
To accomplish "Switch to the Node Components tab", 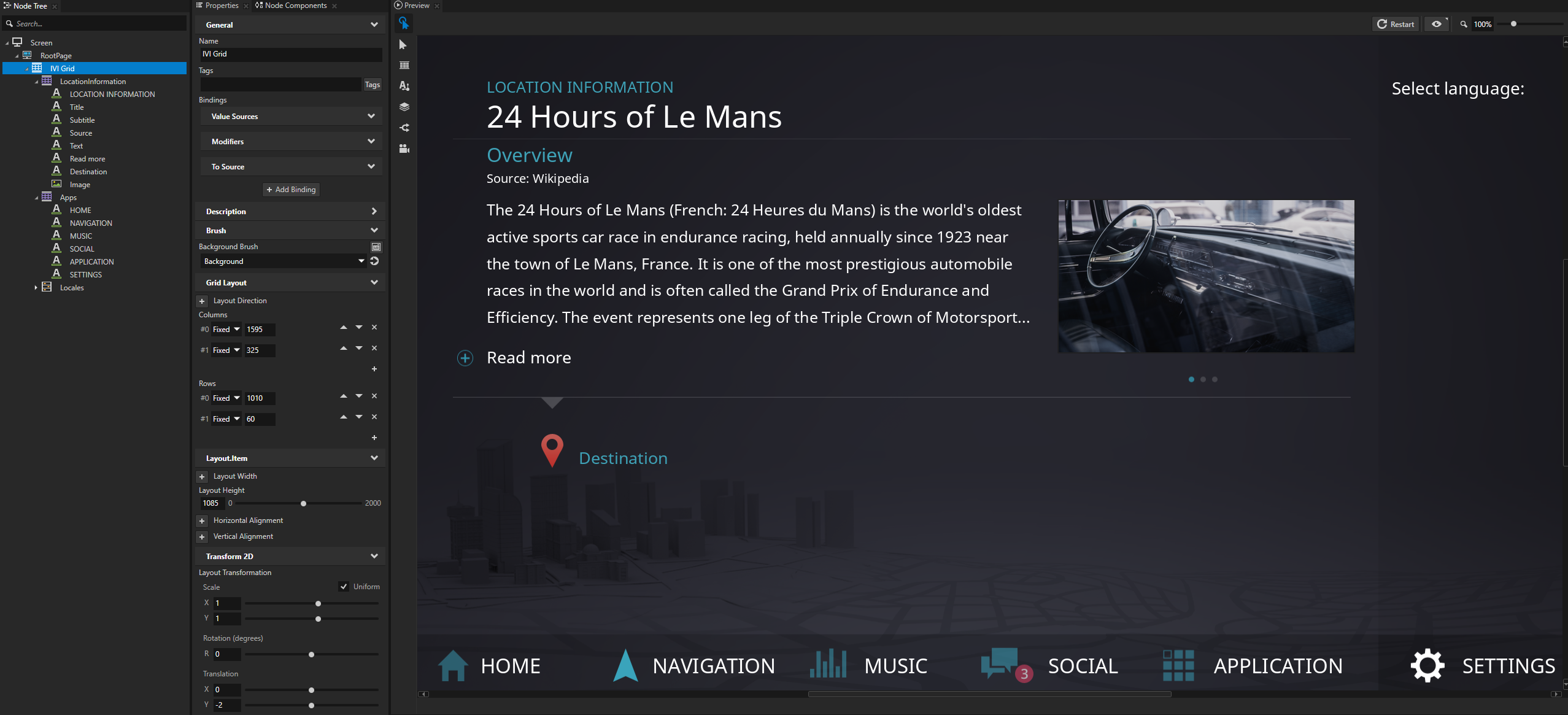I will point(295,6).
